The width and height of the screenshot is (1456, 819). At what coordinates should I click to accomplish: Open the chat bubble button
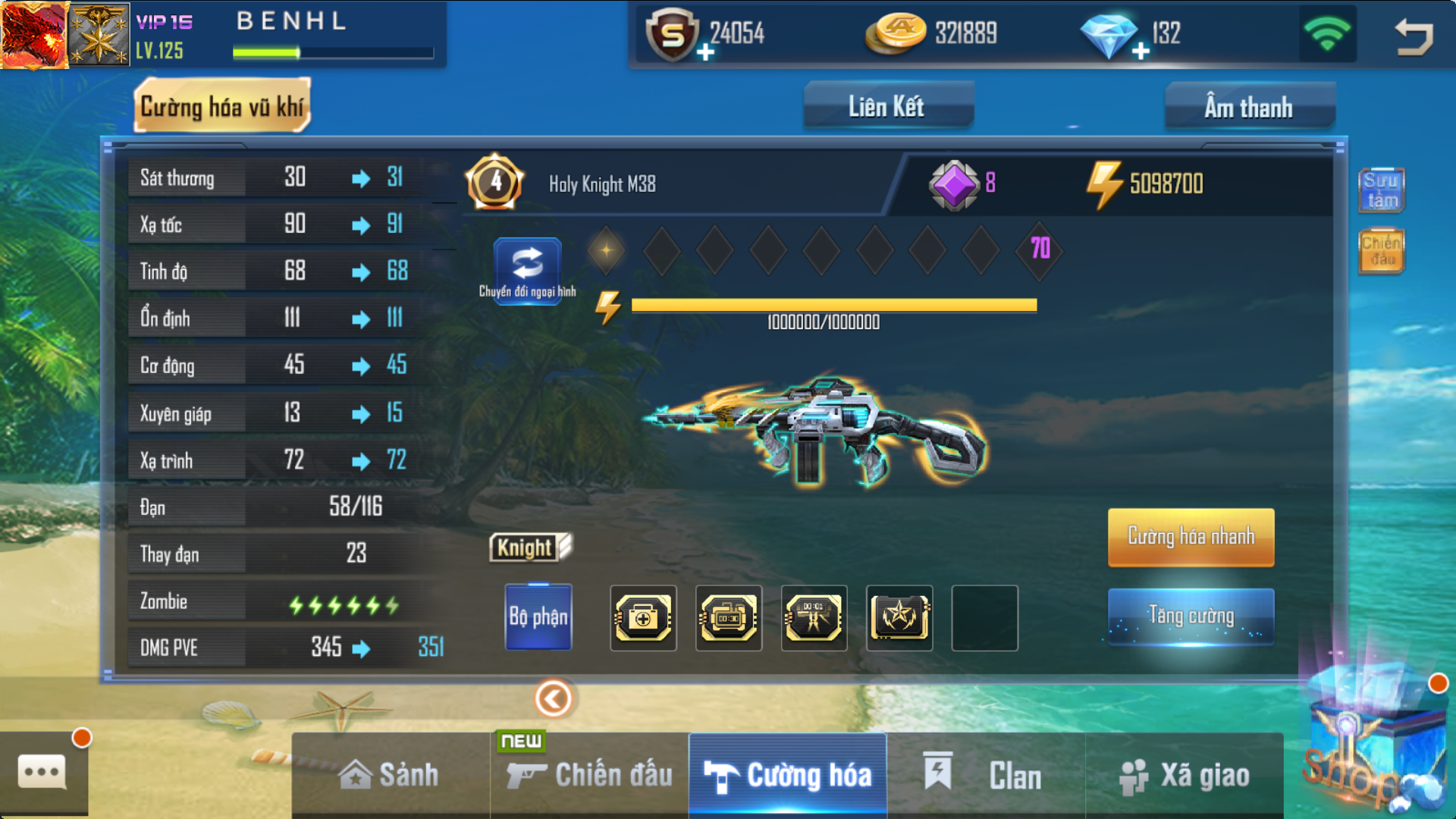[x=42, y=773]
